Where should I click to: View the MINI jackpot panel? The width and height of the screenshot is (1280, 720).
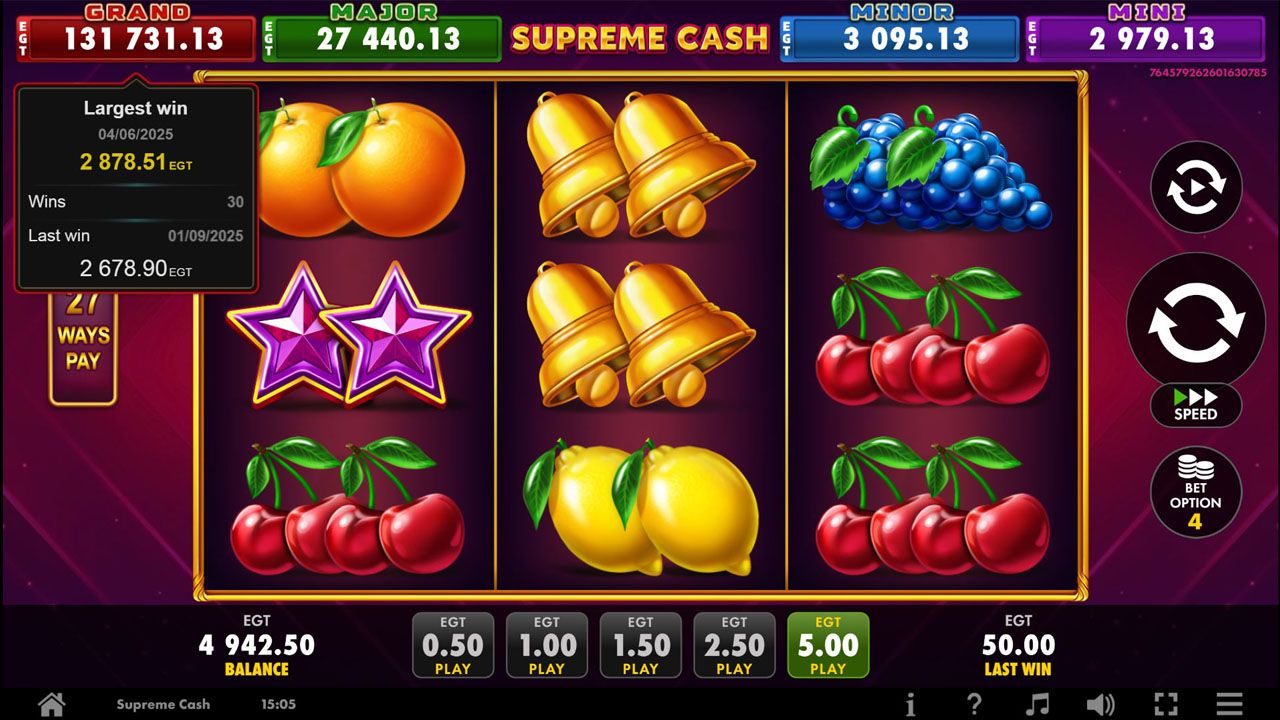(1148, 28)
